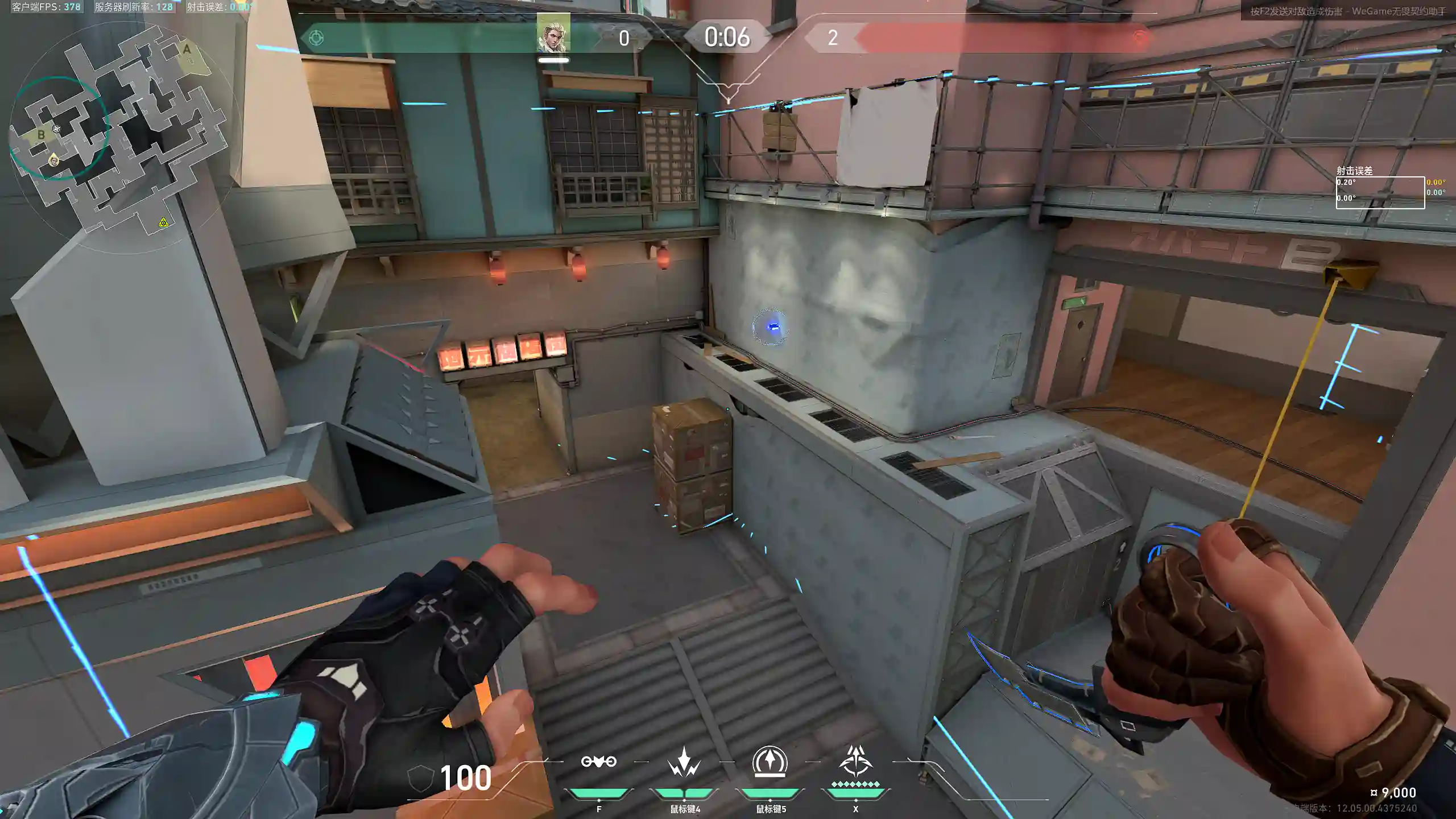Click the yellow spike marker on the minimap
The width and height of the screenshot is (1456, 819).
click(164, 222)
